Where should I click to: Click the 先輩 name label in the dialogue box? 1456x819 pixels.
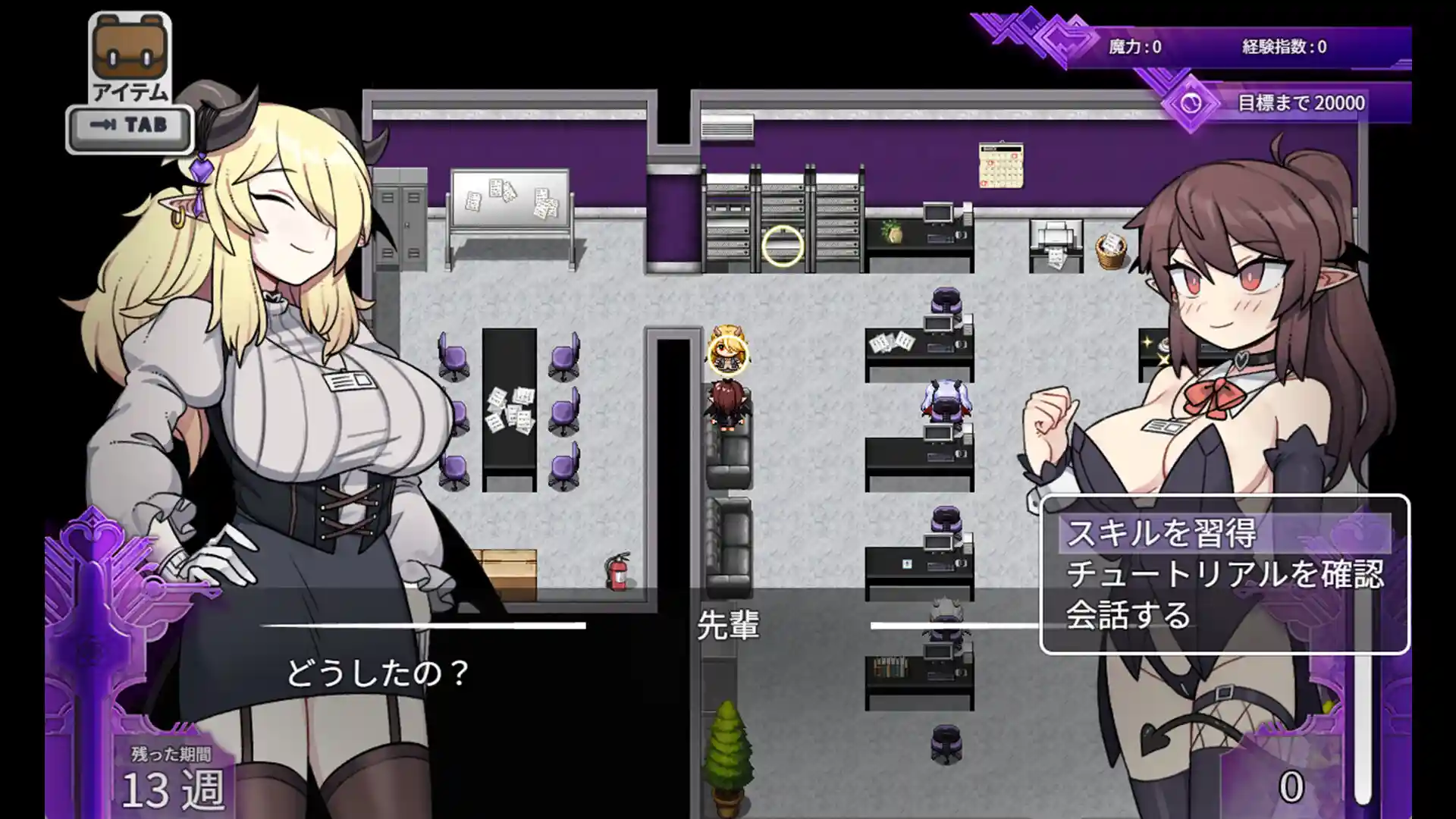click(x=730, y=626)
